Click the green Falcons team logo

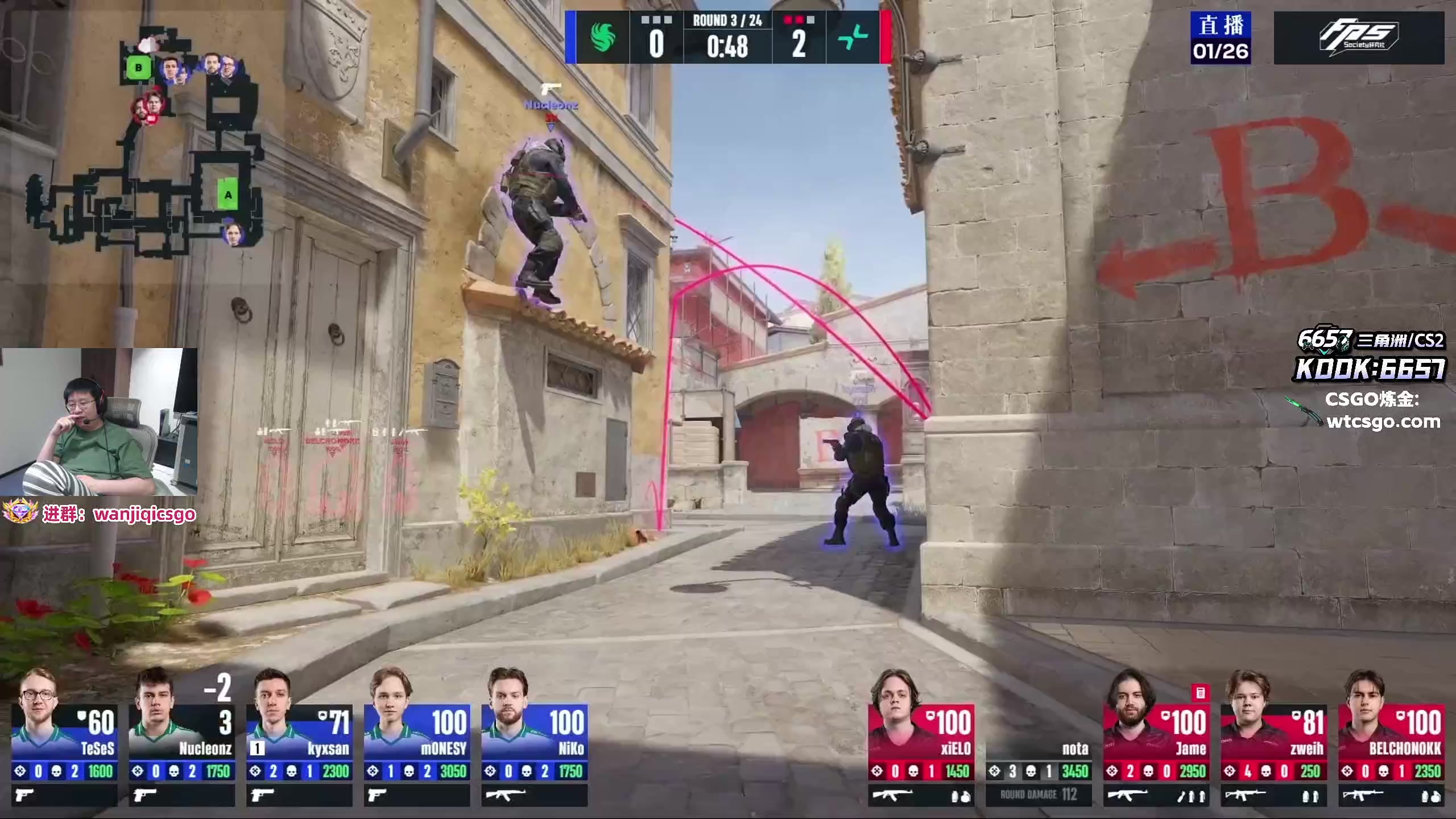pyautogui.click(x=602, y=38)
